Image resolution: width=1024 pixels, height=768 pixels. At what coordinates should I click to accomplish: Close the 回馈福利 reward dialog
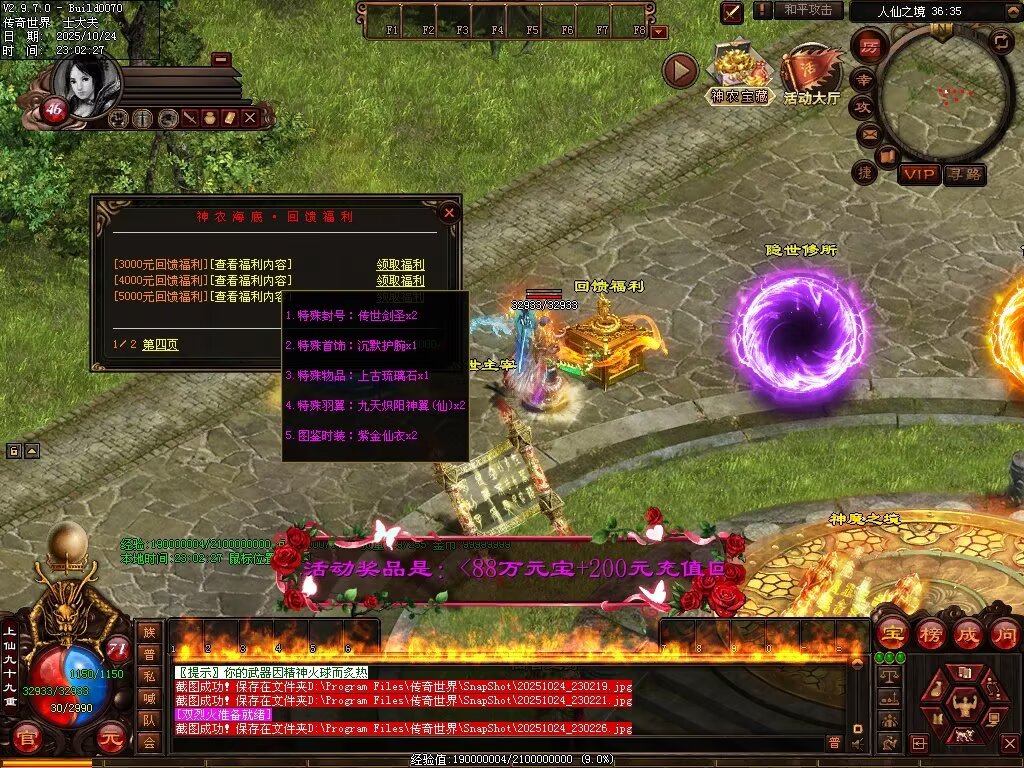[449, 212]
